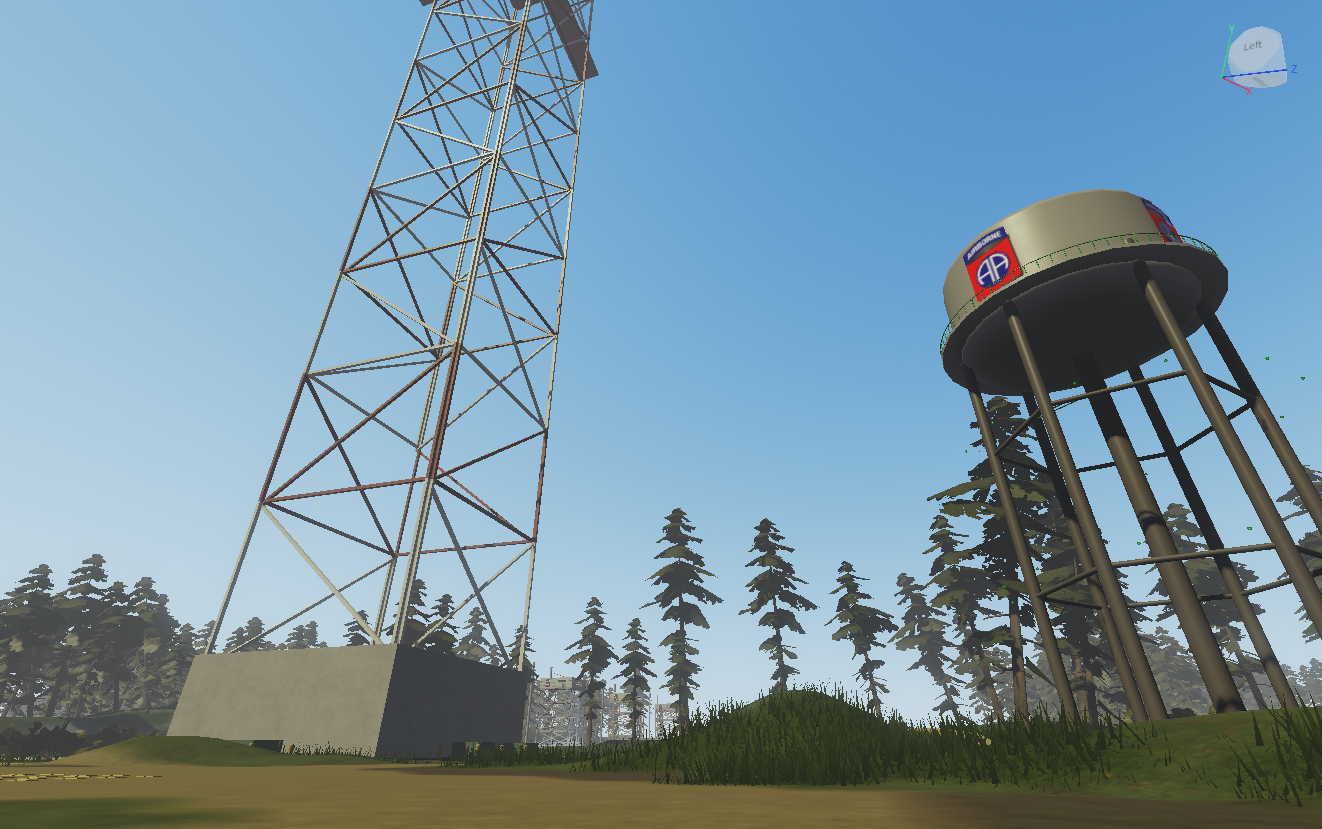Screen dimensions: 1322x829
Task: Click the top face of the view cube
Action: pyautogui.click(x=1260, y=30)
